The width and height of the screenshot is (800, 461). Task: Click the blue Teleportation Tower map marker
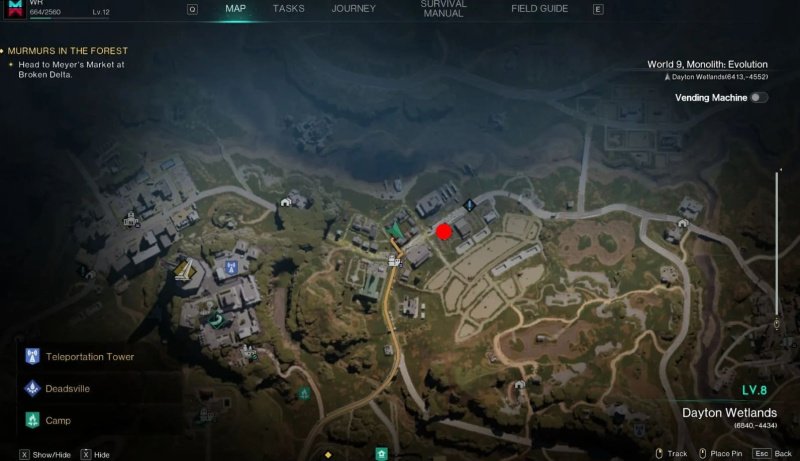[x=232, y=268]
